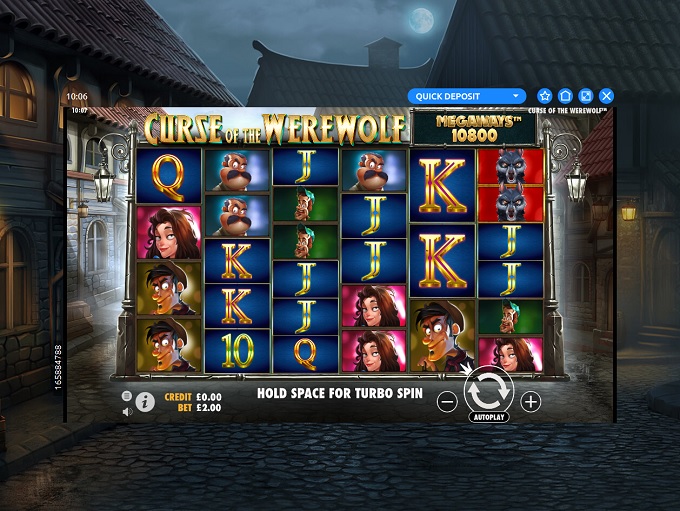680x511 pixels.
Task: Toggle the sound speaker icon
Action: (127, 409)
